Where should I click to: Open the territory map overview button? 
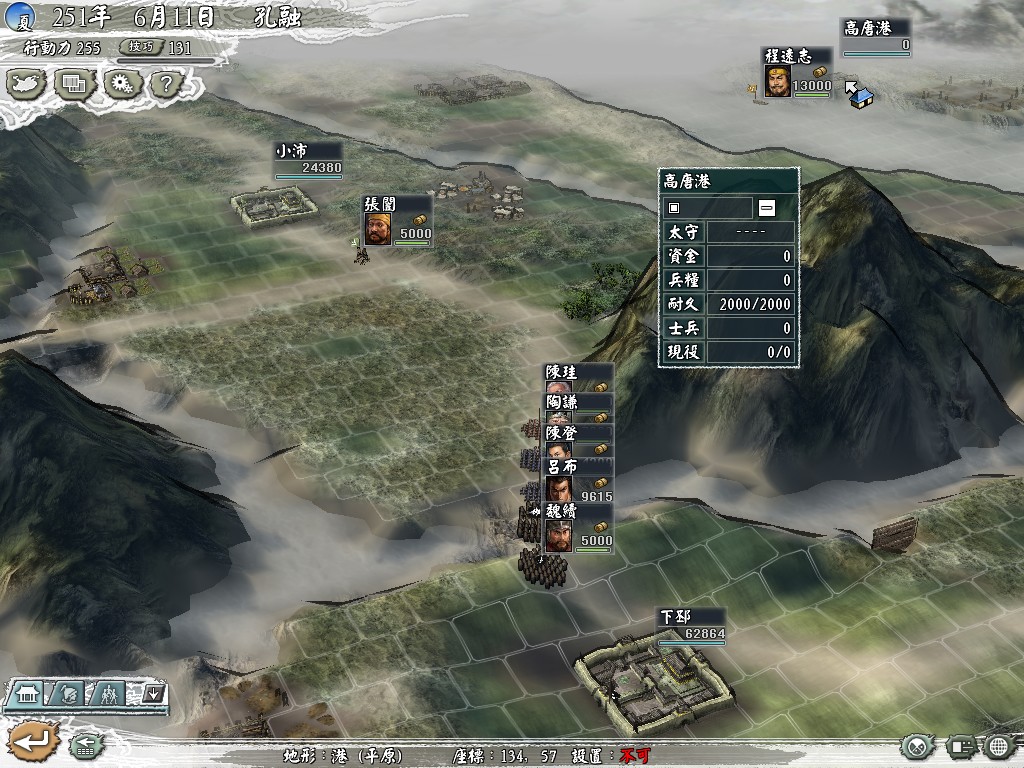[27, 83]
